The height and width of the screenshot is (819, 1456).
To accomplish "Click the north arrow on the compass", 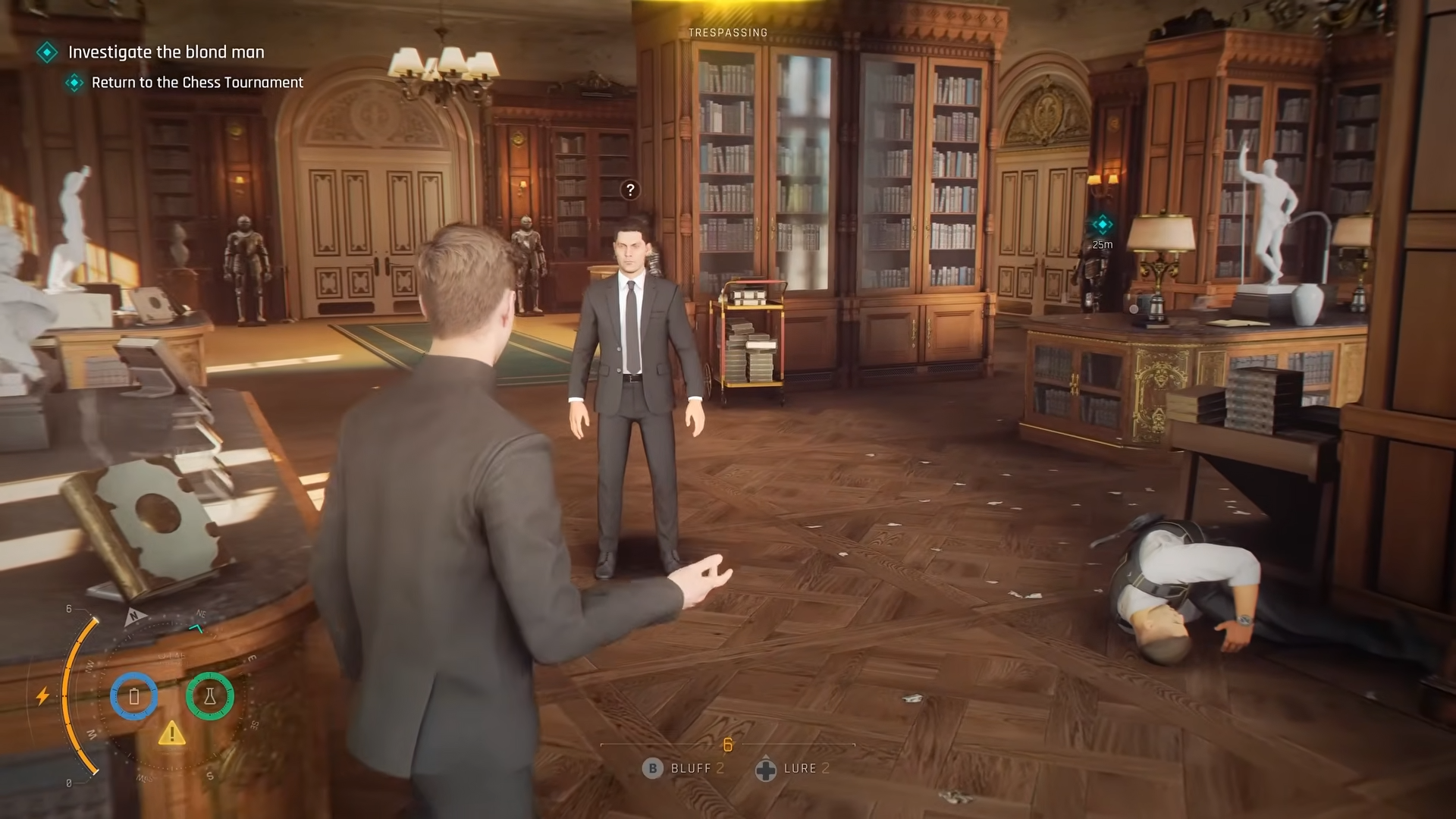I will tap(135, 617).
